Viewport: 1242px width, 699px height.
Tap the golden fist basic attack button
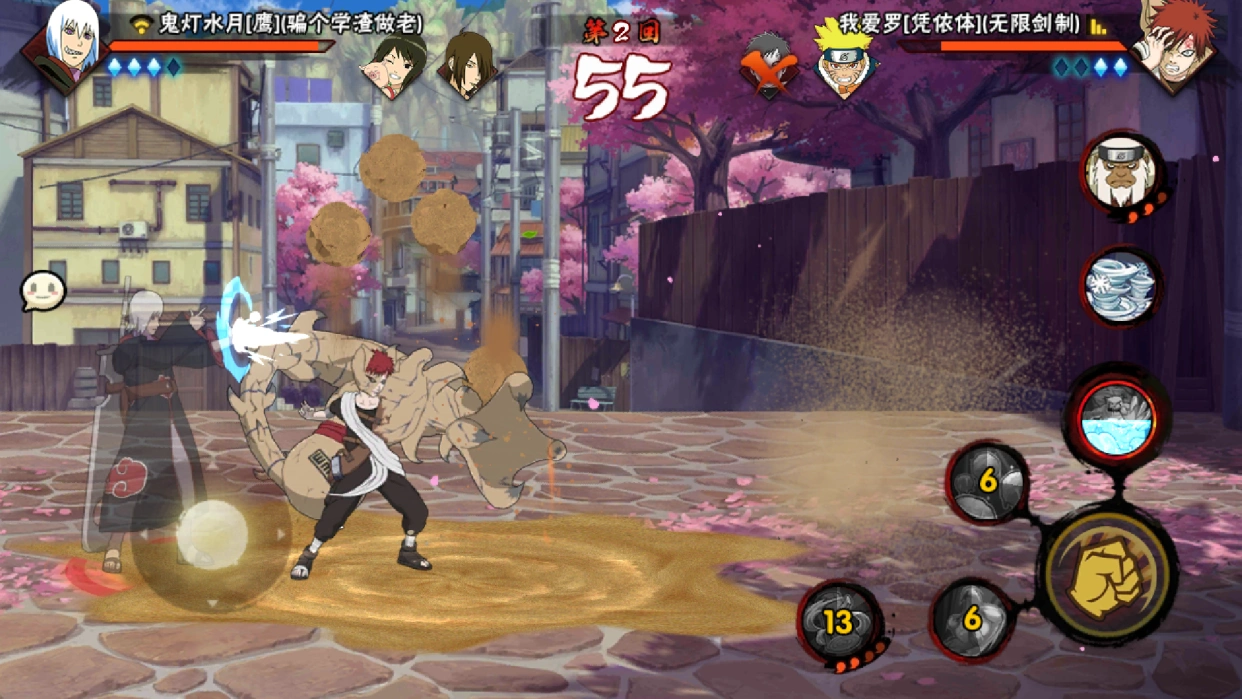pos(1108,577)
